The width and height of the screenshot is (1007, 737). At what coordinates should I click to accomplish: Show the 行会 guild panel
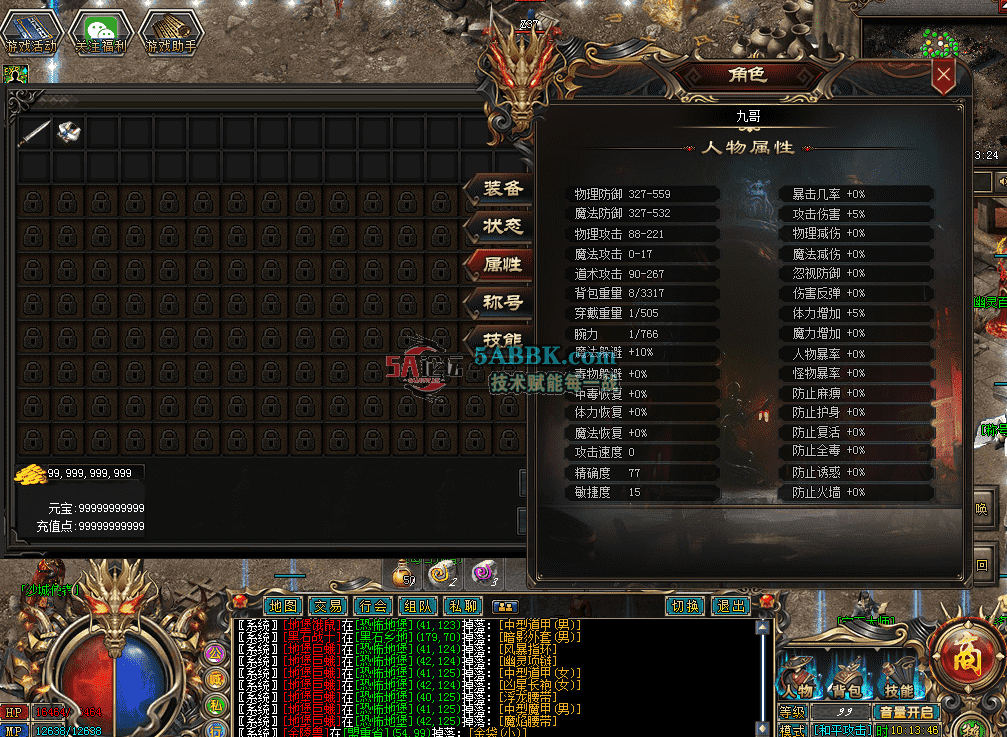372,606
